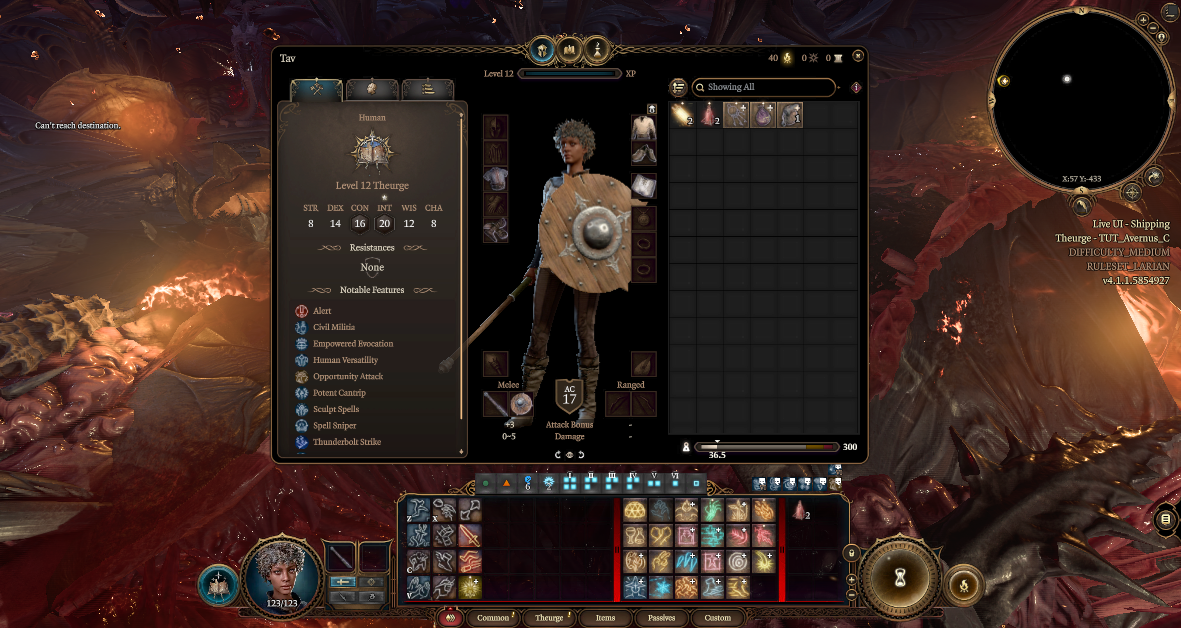
Task: Select the helmet equipment tab at top
Action: [x=542, y=48]
